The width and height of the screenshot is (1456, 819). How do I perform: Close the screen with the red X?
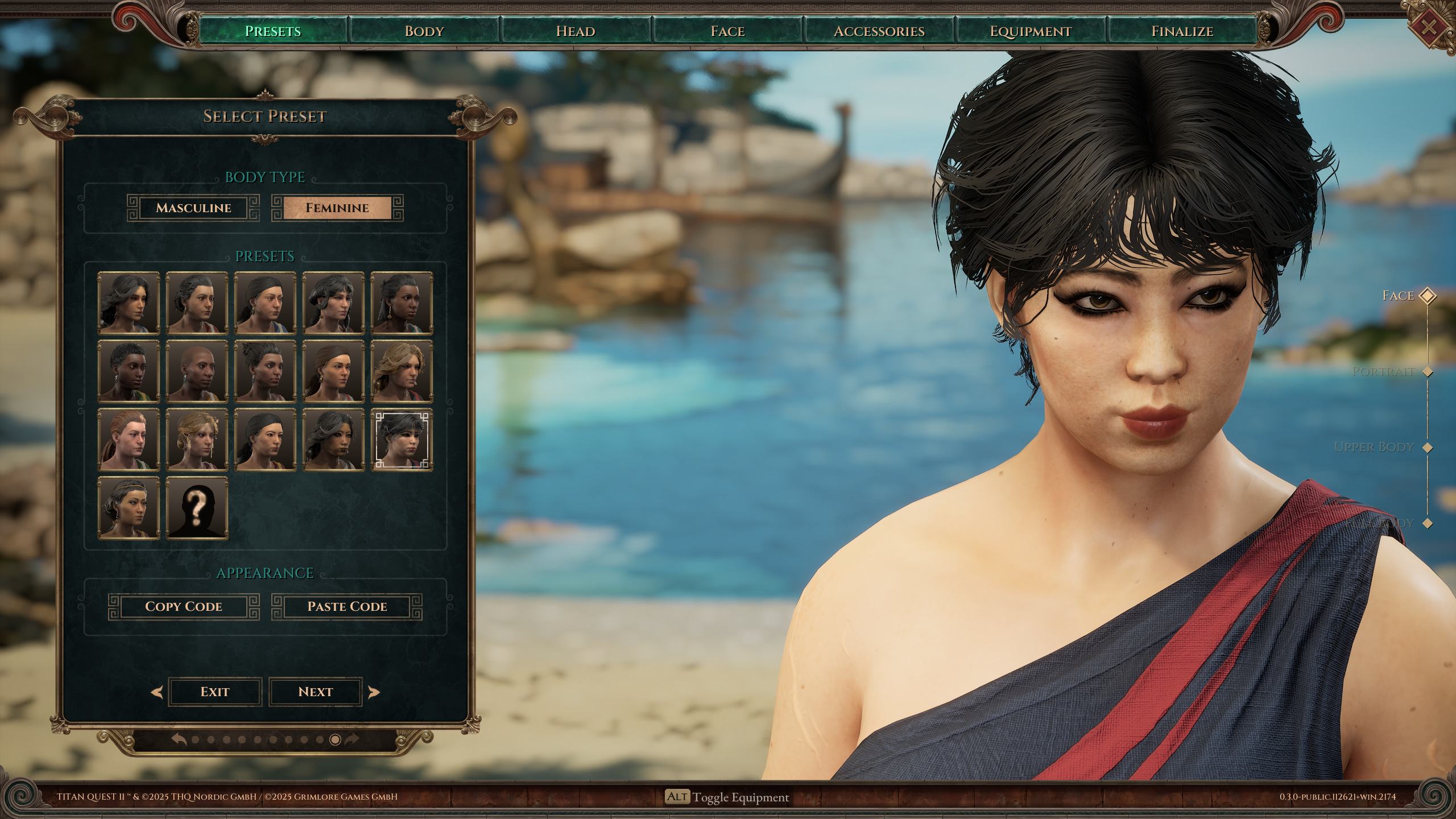[x=1429, y=26]
